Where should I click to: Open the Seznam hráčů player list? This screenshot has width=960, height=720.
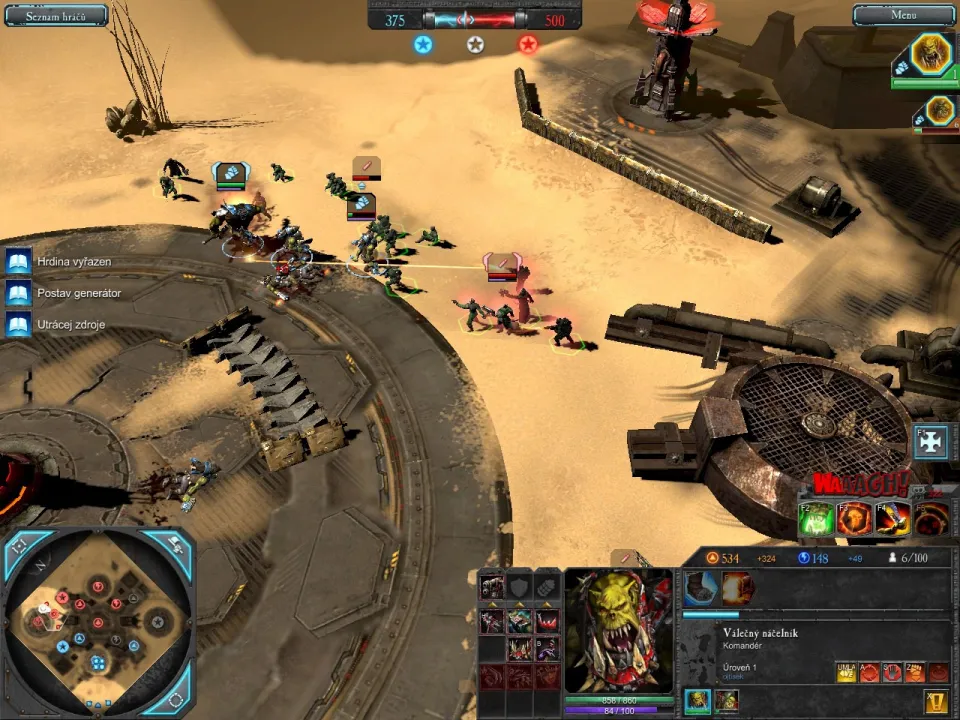(x=56, y=15)
